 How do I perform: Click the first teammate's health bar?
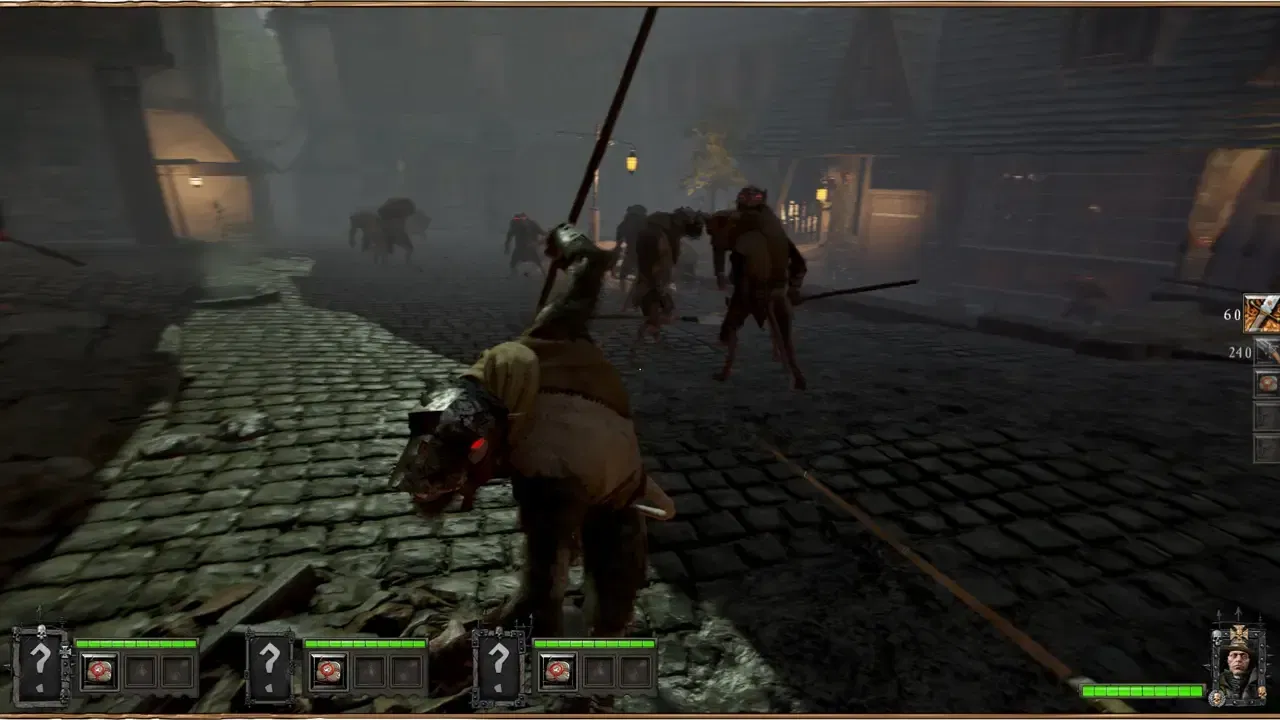134,641
